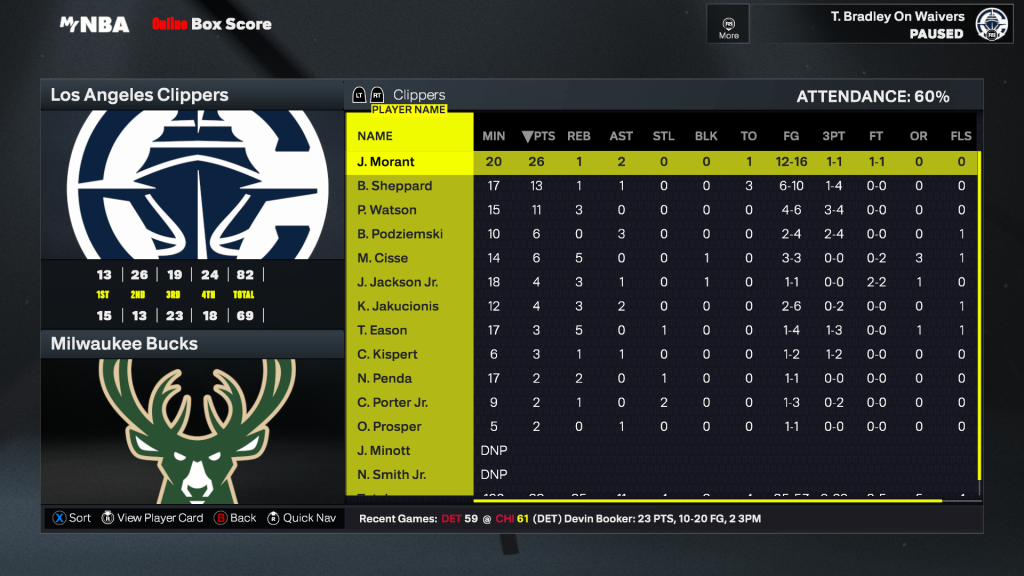Open the More options menu
This screenshot has width=1024, height=576.
coord(729,25)
